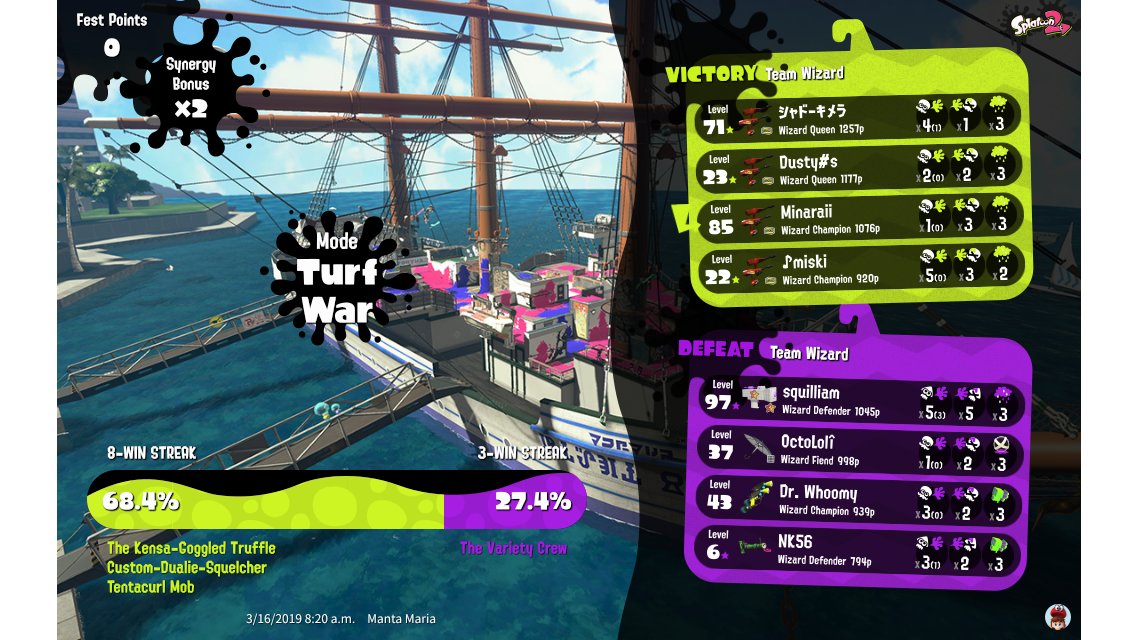
Task: Open Dusty#s player result row
Action: (x=860, y=167)
